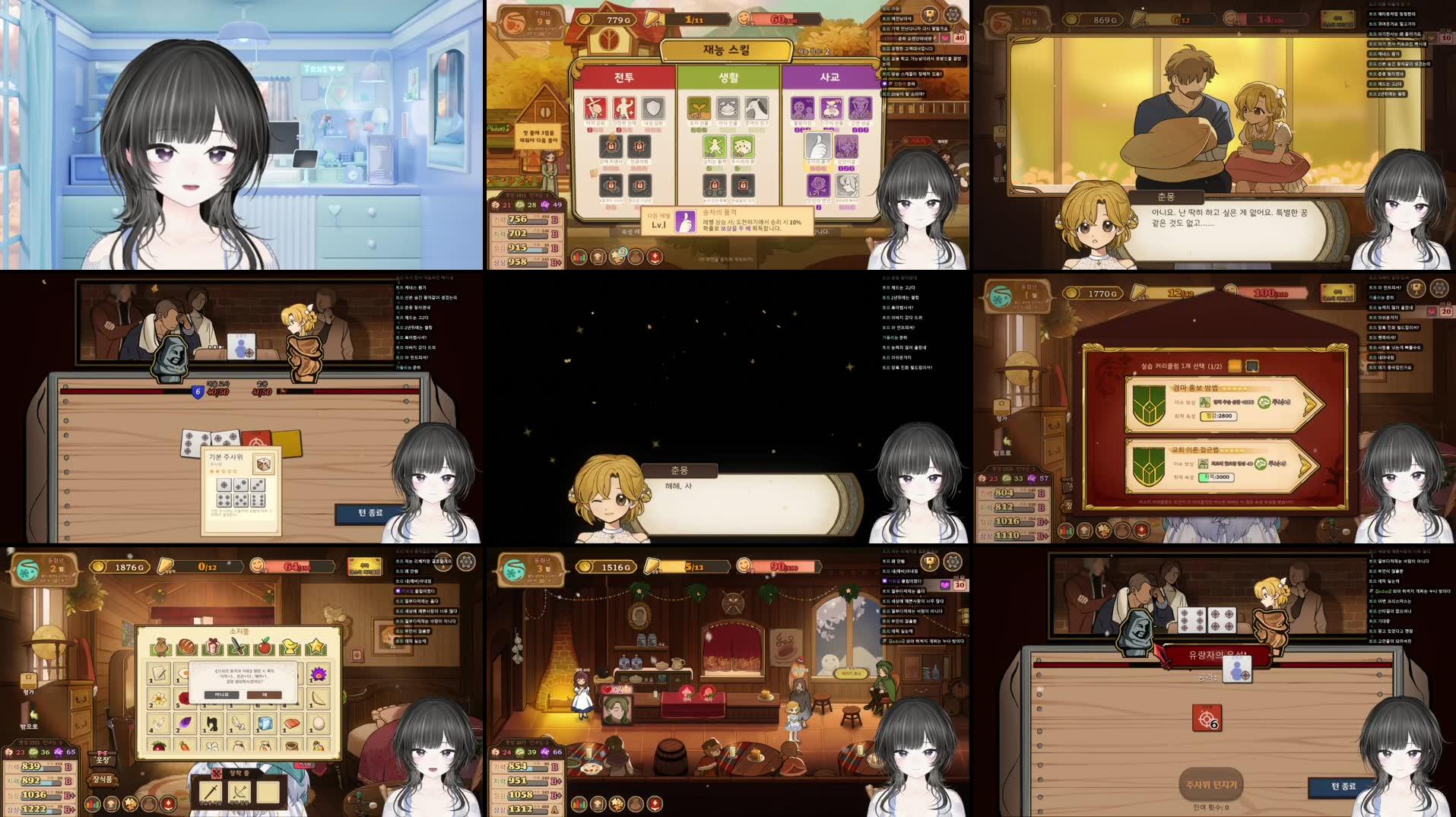Image resolution: width=1456 pixels, height=817 pixels.
Task: Open the trophy achievements icon
Action: (x=930, y=15)
